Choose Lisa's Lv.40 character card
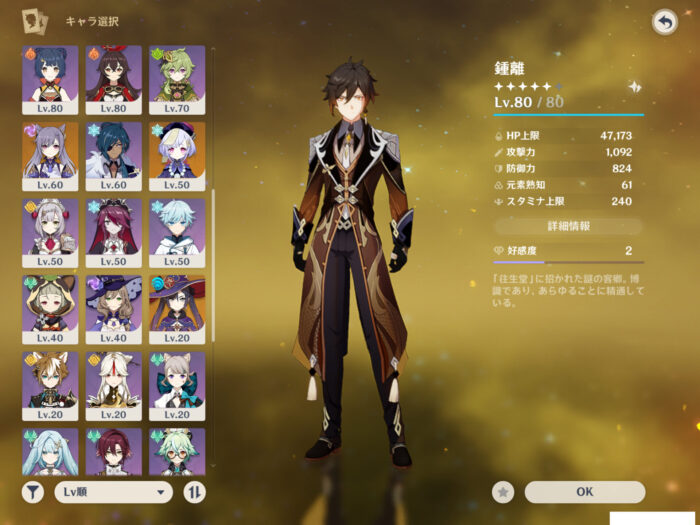Screen dimensions: 700x525 point(113,310)
